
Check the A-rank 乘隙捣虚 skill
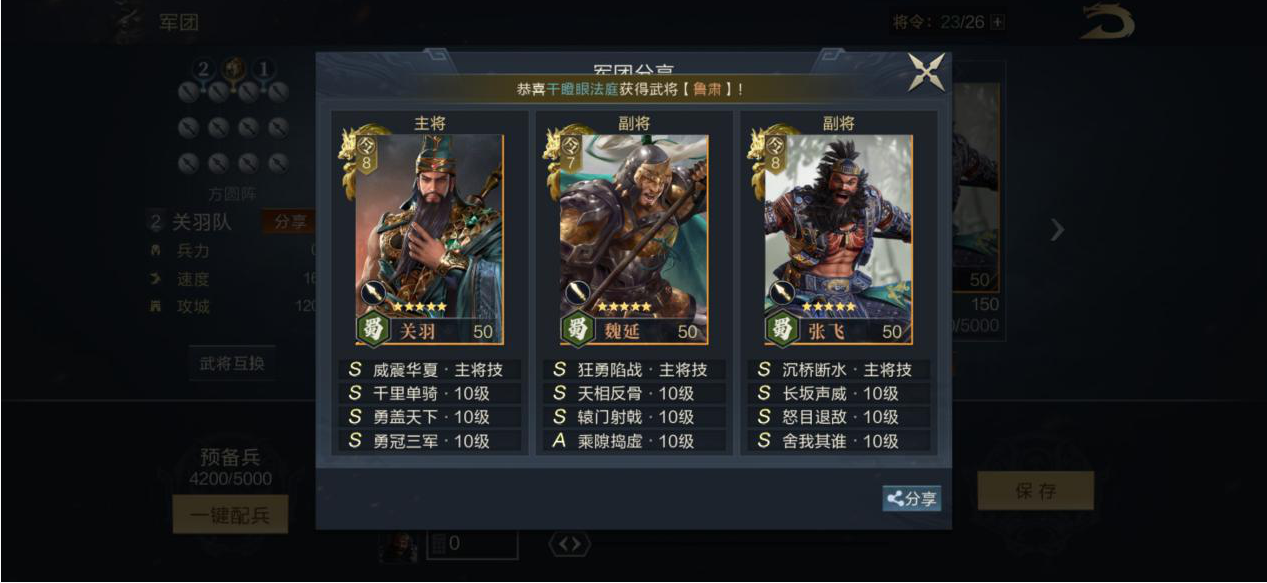[634, 441]
